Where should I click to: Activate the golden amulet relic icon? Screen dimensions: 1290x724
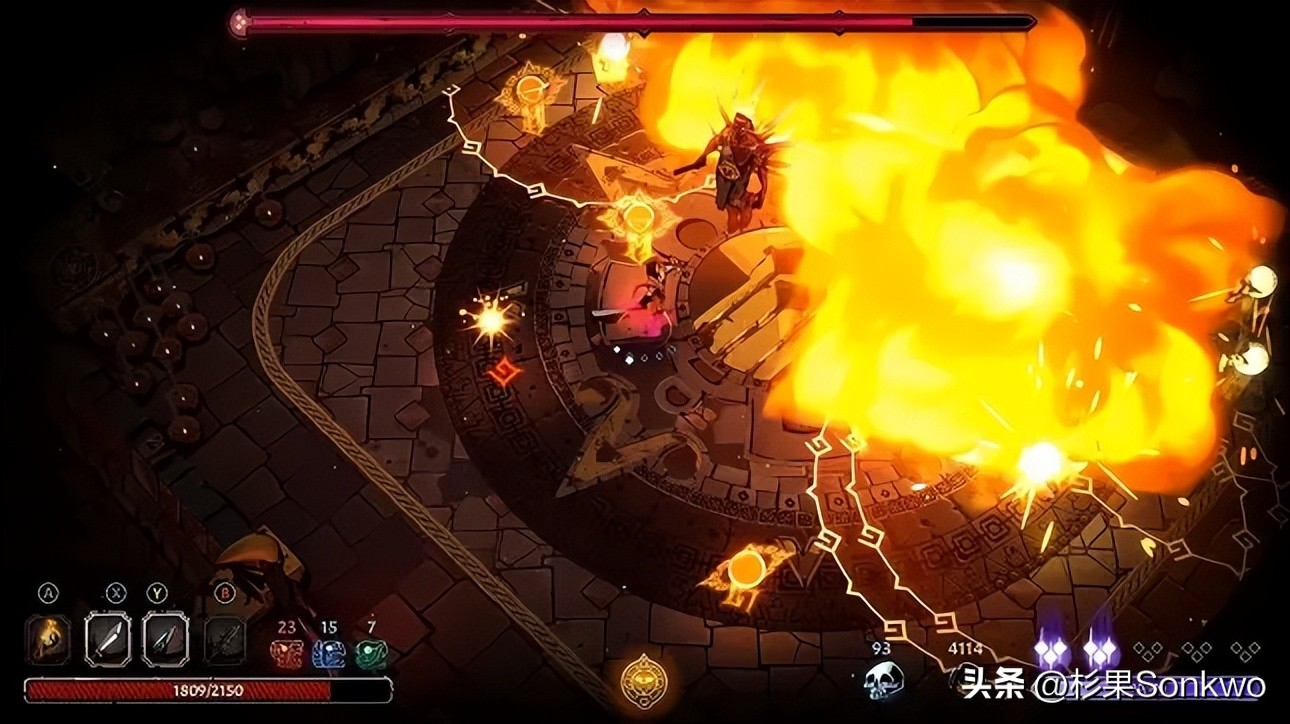coord(639,679)
